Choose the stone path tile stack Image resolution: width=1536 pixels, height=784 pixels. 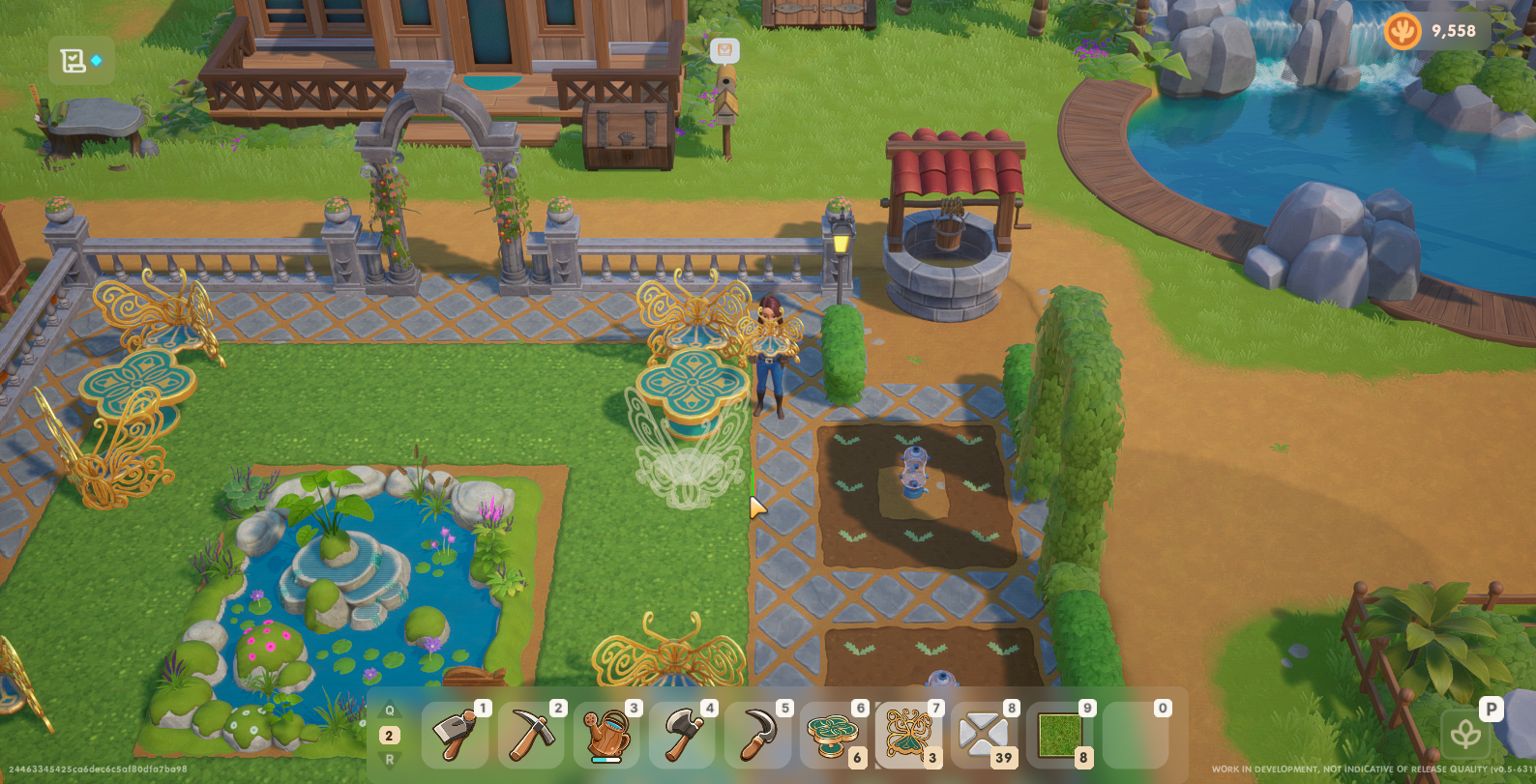[984, 735]
